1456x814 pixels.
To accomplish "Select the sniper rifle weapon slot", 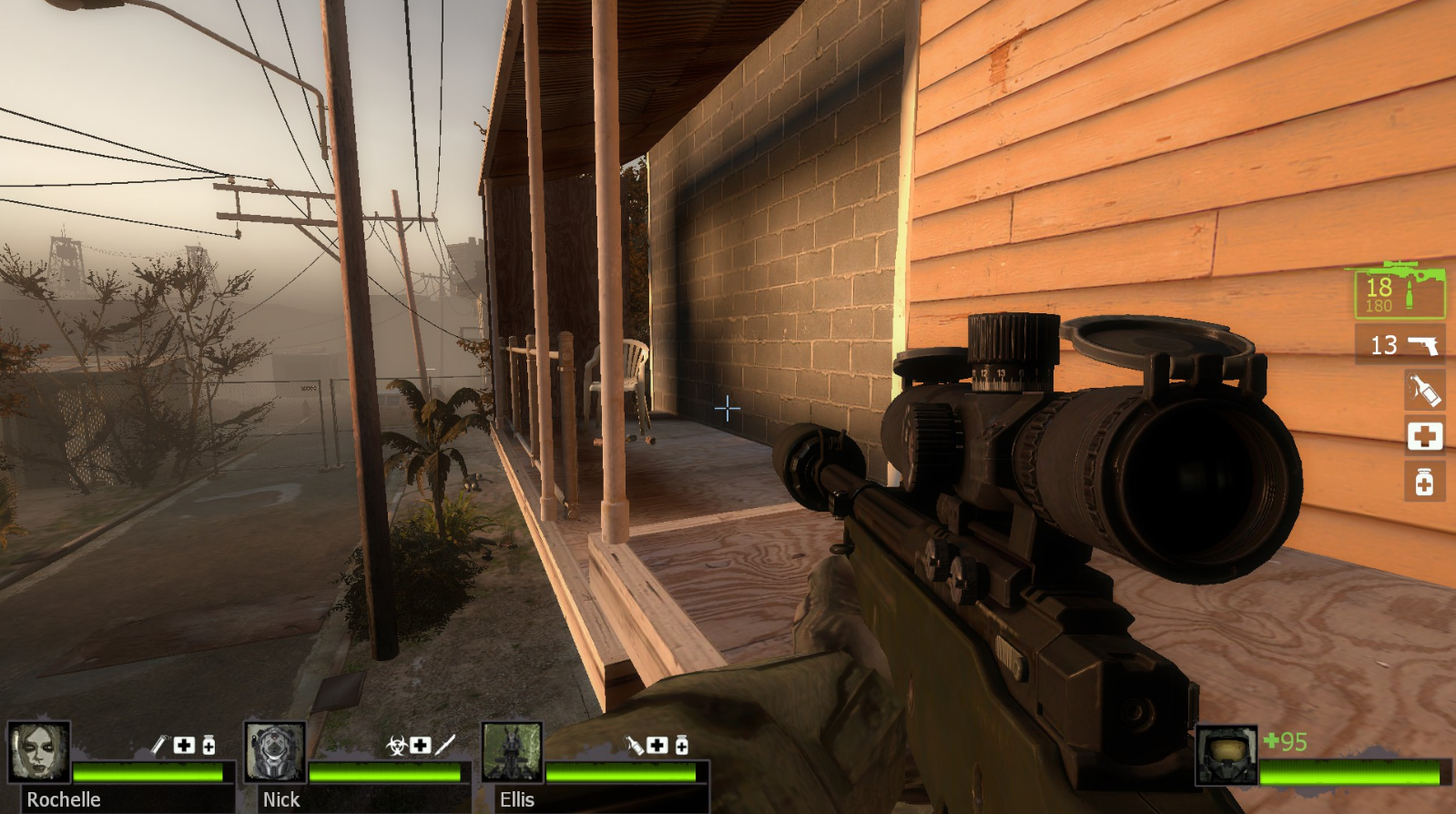I will point(1399,291).
